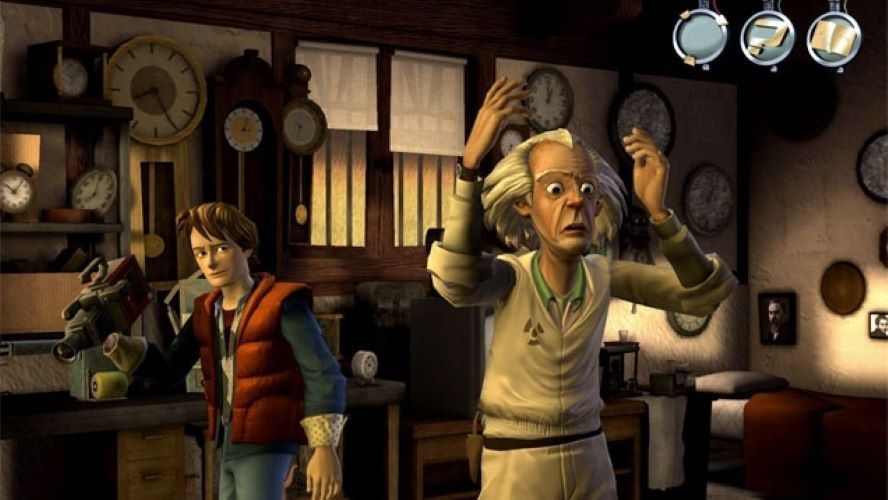Click the gold question mark hint icon

(767, 37)
